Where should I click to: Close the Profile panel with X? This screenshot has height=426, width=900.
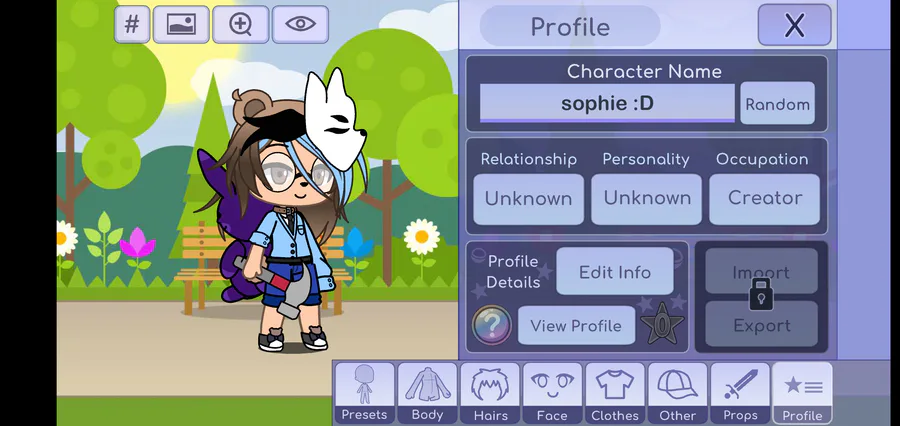[794, 25]
